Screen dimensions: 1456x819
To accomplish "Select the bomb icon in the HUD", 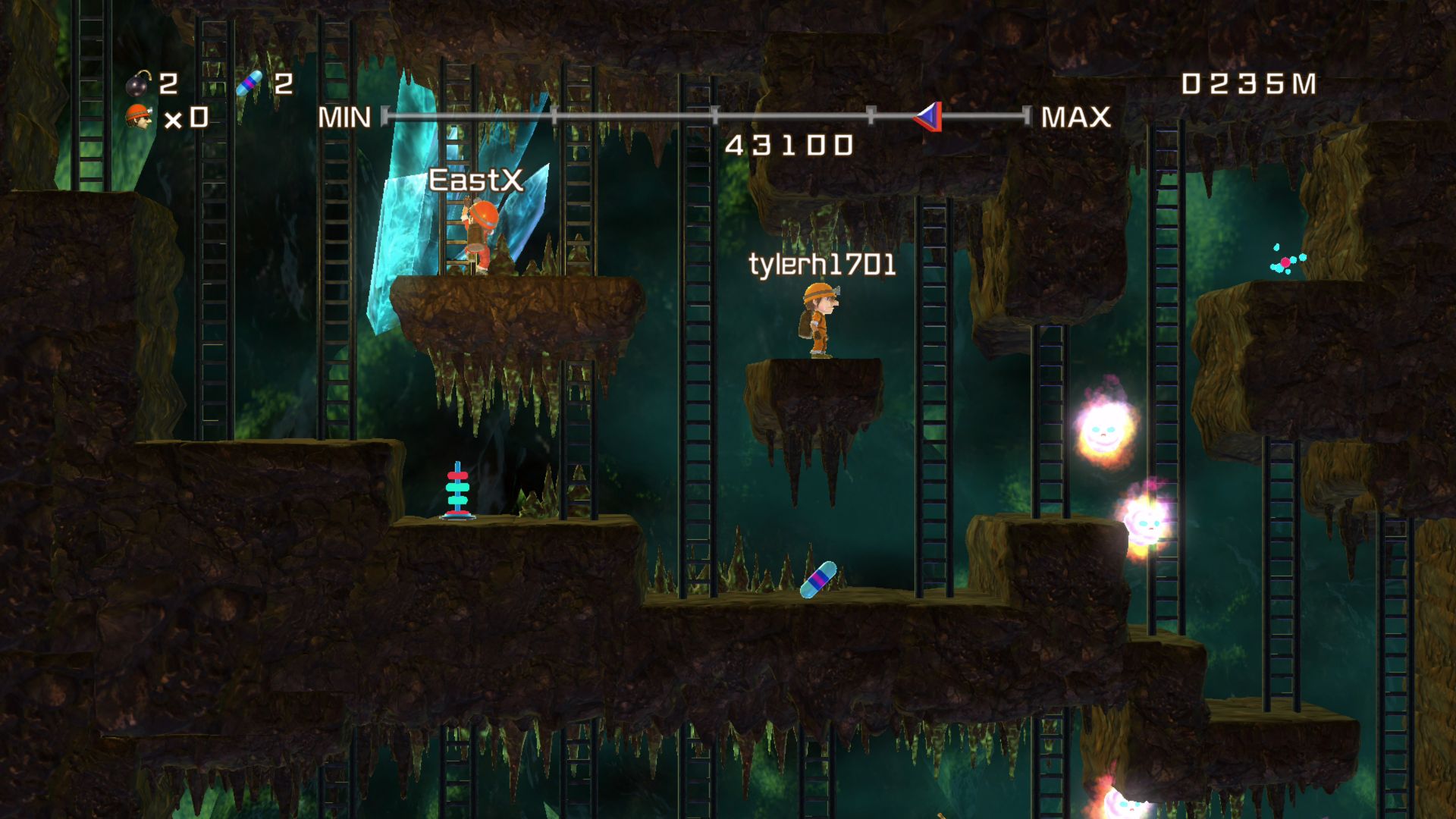I will click(x=139, y=83).
